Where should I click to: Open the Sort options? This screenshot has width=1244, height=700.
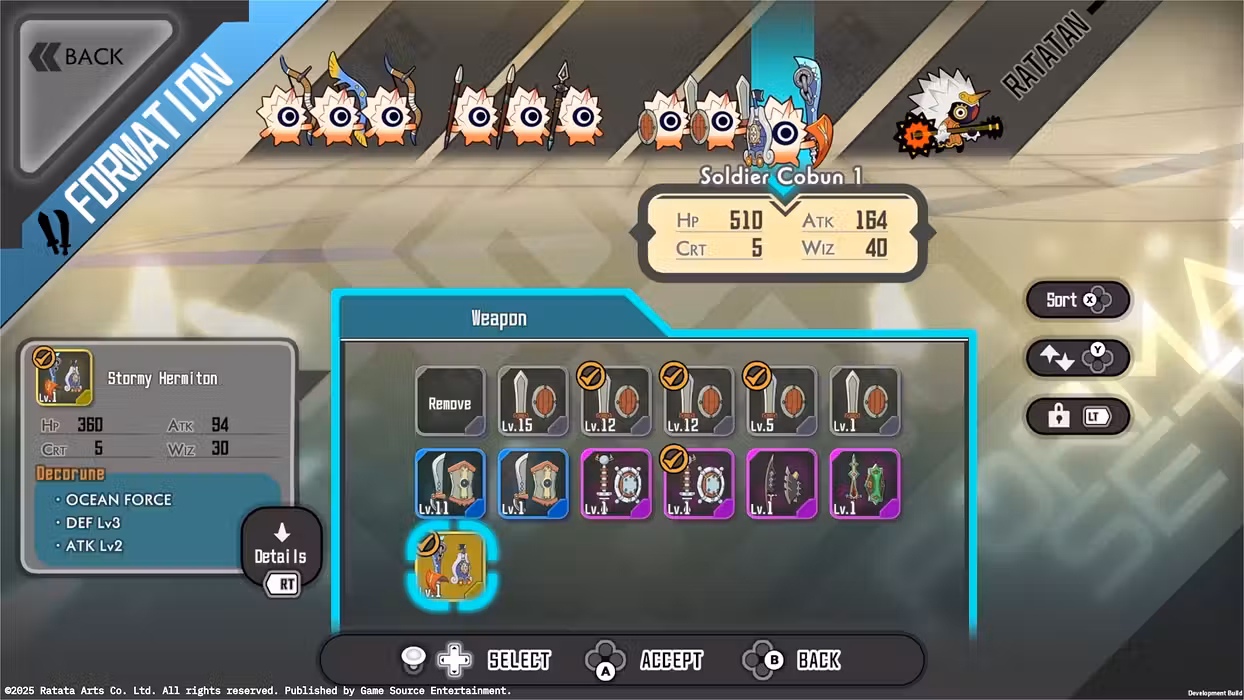[1077, 300]
